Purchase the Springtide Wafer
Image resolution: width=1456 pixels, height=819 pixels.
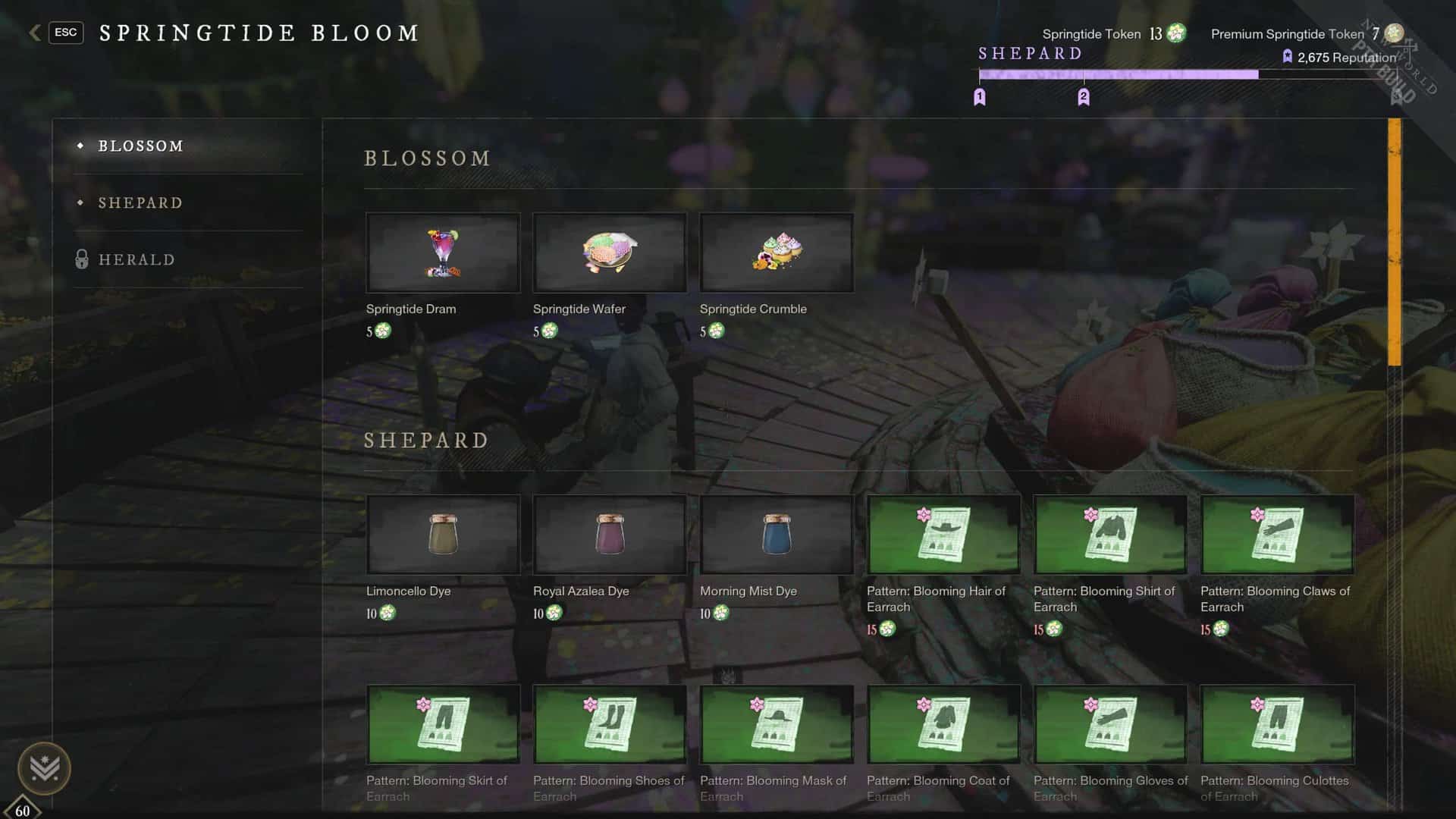tap(610, 253)
